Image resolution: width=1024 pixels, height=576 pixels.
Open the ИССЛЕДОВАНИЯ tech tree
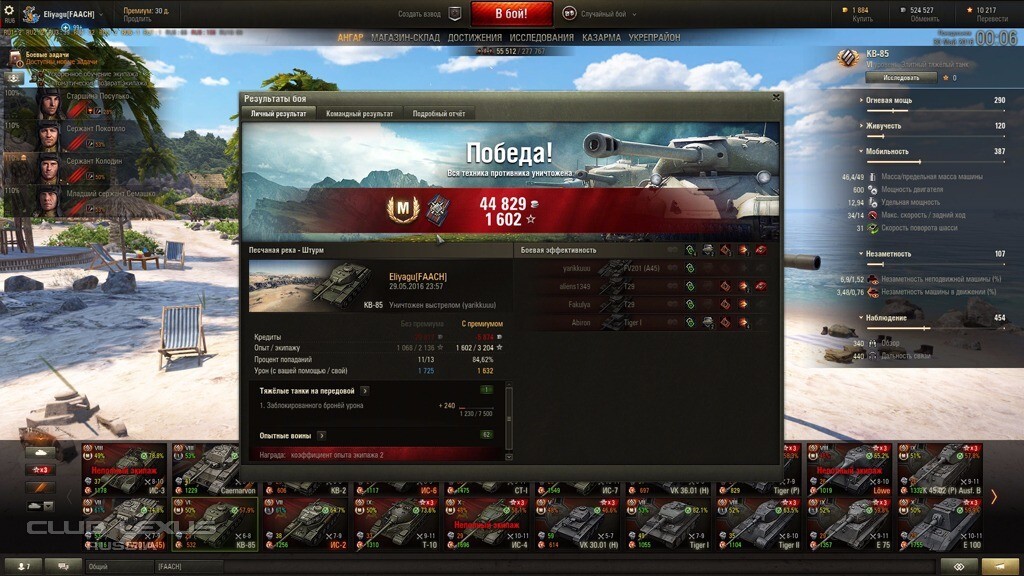[x=542, y=37]
